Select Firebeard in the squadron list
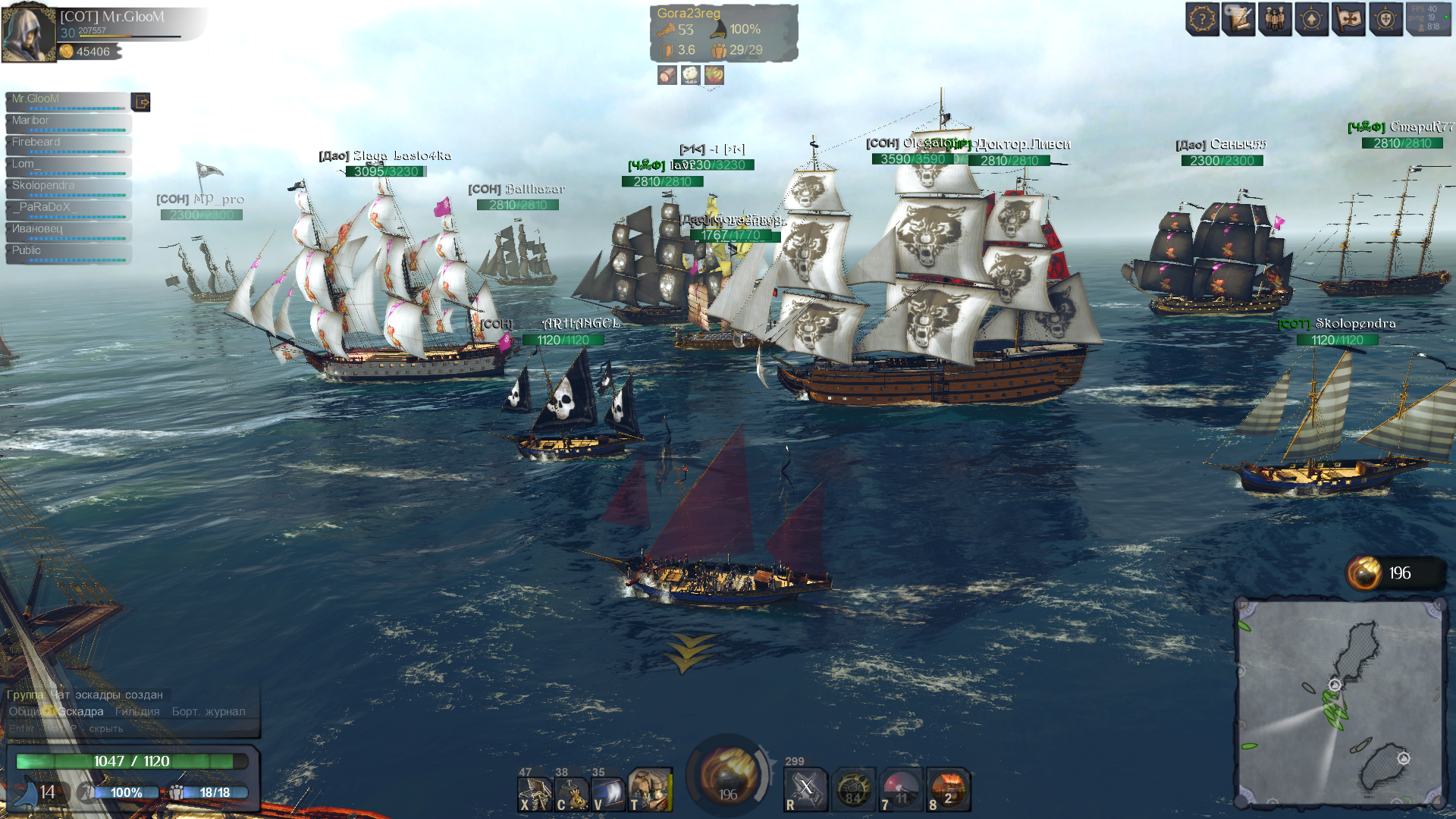 (67, 143)
